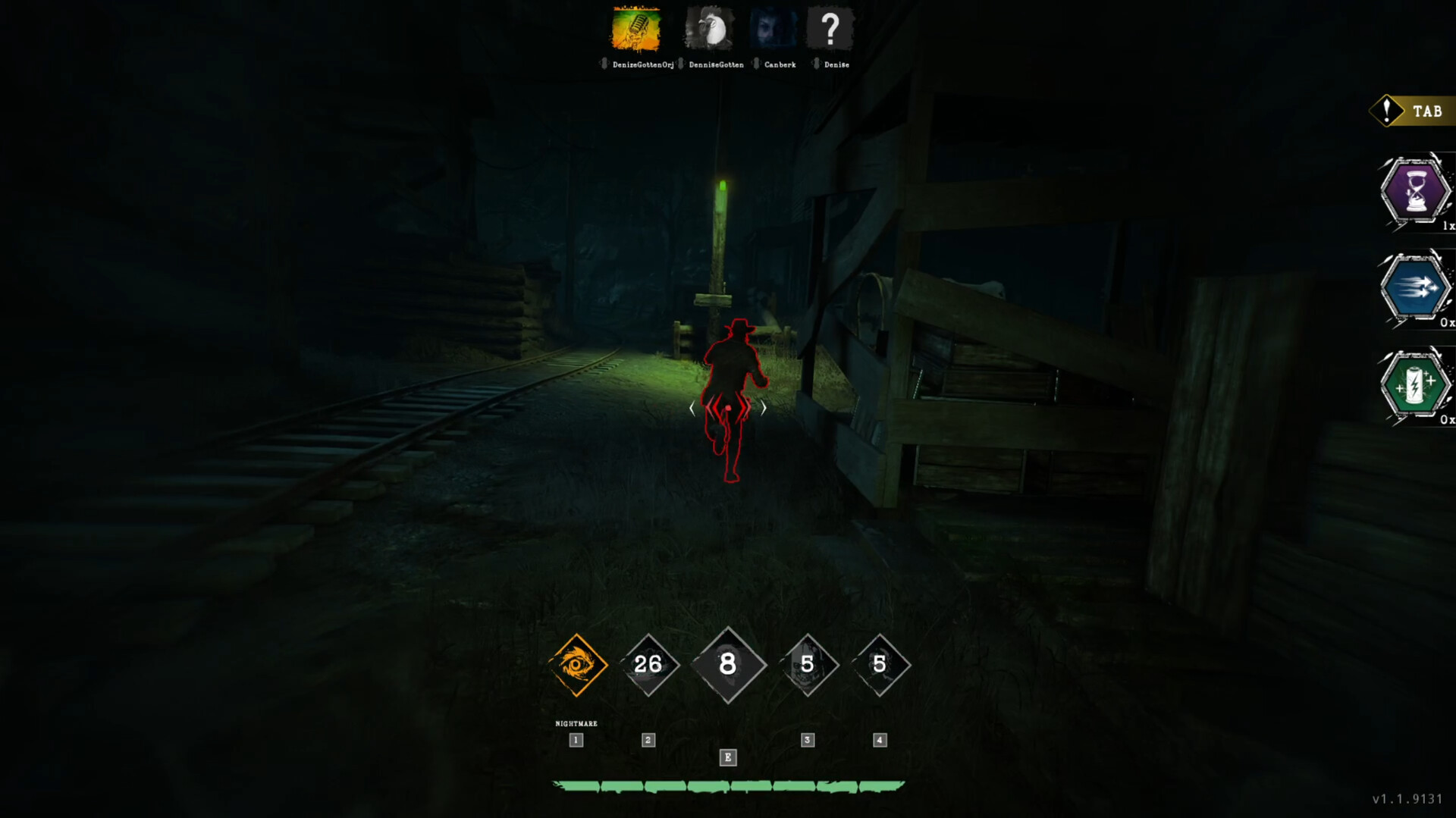Open the NIGHTMARE emblem label
The image size is (1456, 818).
click(x=576, y=723)
